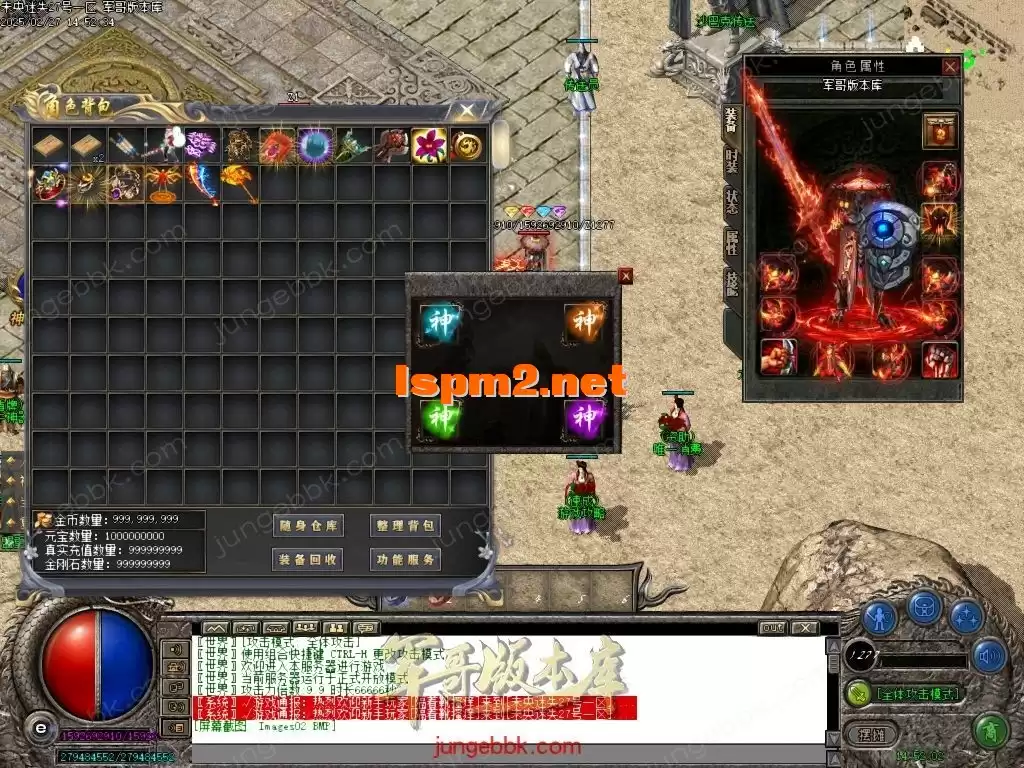Close the four-rune 神 popup window
The image size is (1024, 768).
[x=626, y=275]
